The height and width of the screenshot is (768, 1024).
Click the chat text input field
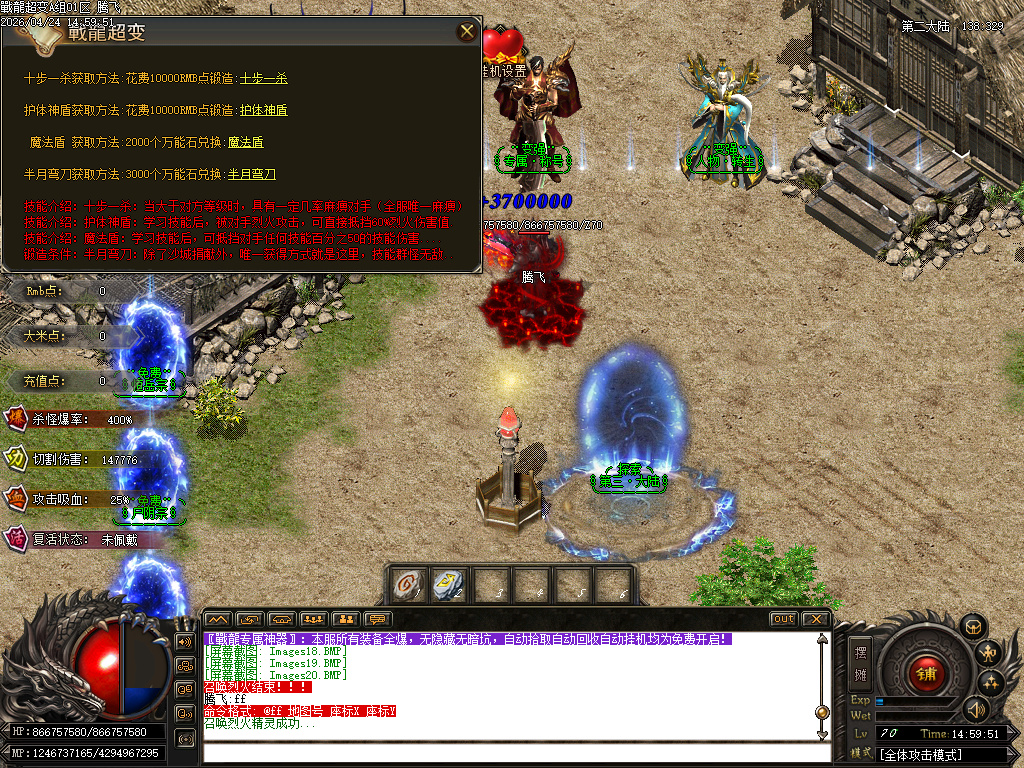(x=510, y=752)
